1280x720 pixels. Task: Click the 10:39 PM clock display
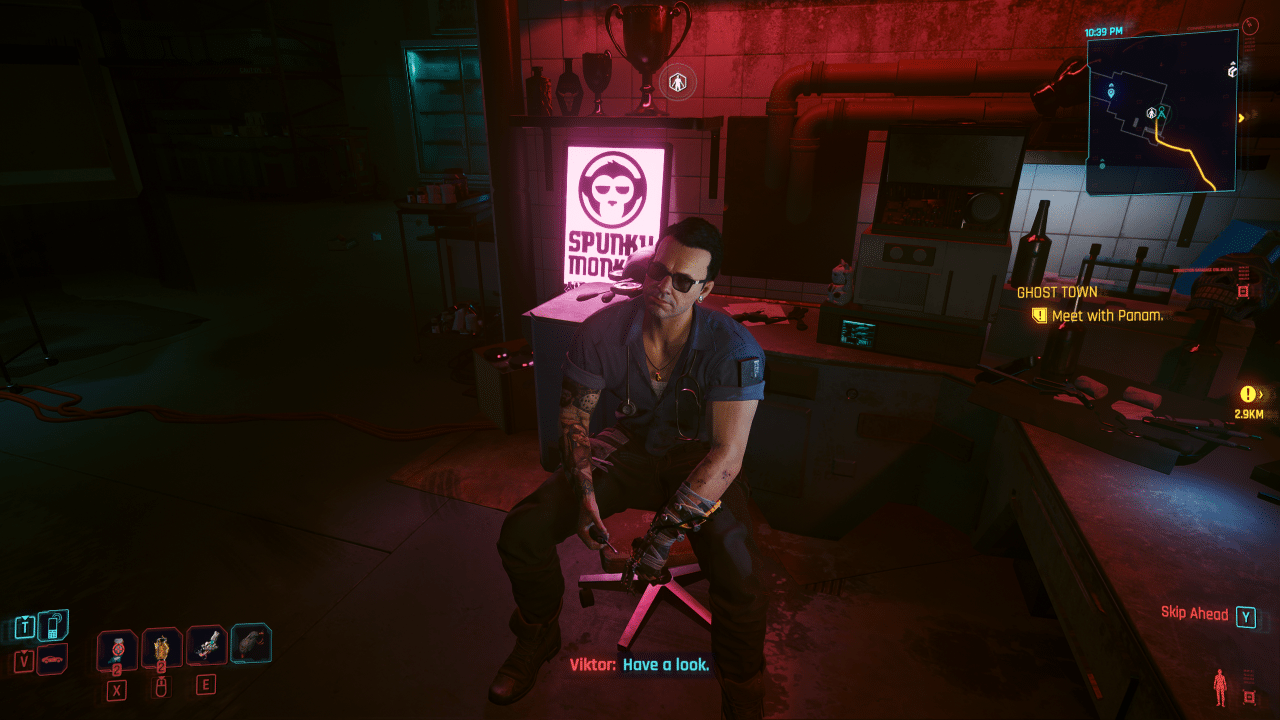pyautogui.click(x=1104, y=31)
